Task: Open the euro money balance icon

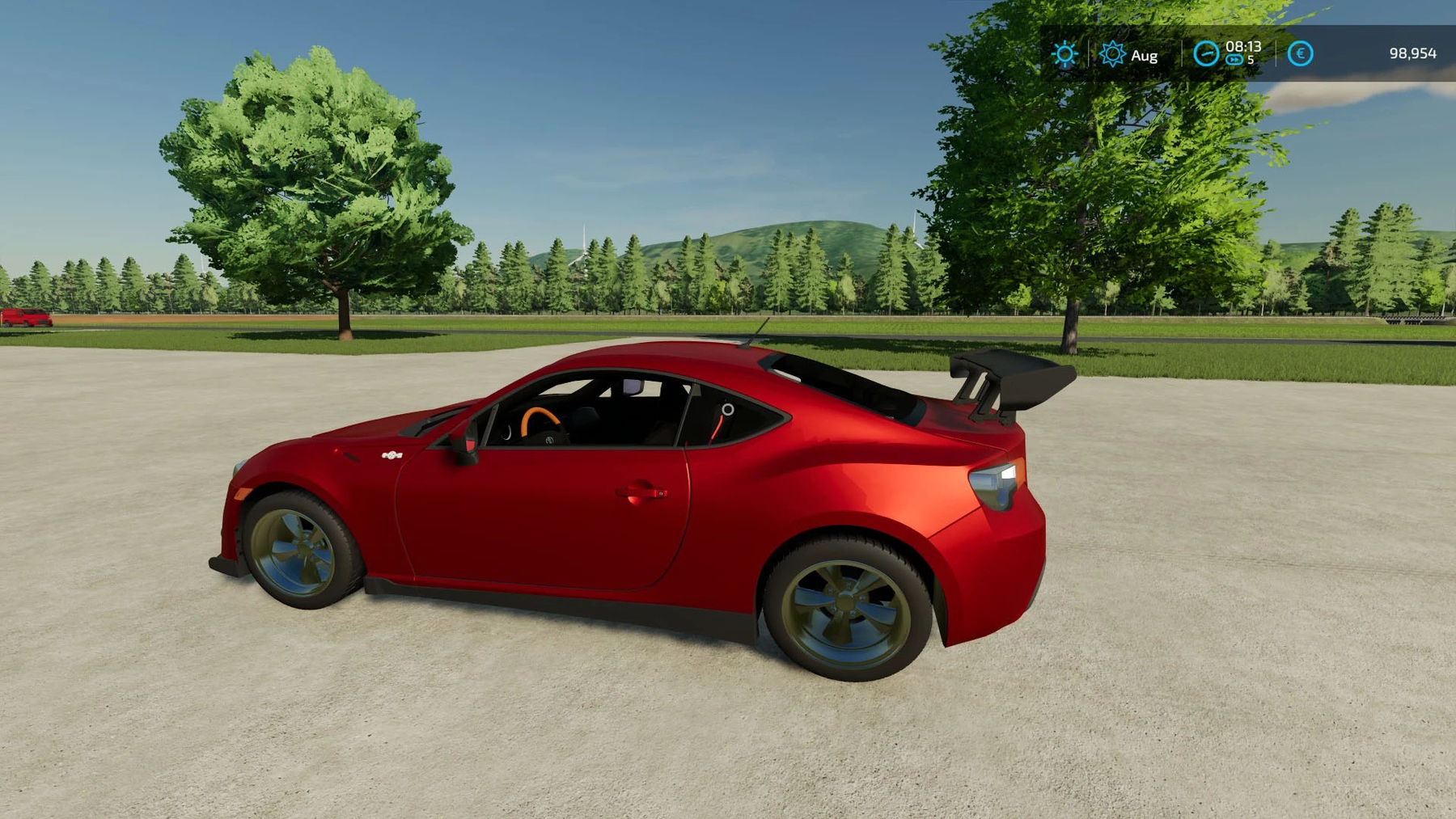Action: (x=1300, y=54)
